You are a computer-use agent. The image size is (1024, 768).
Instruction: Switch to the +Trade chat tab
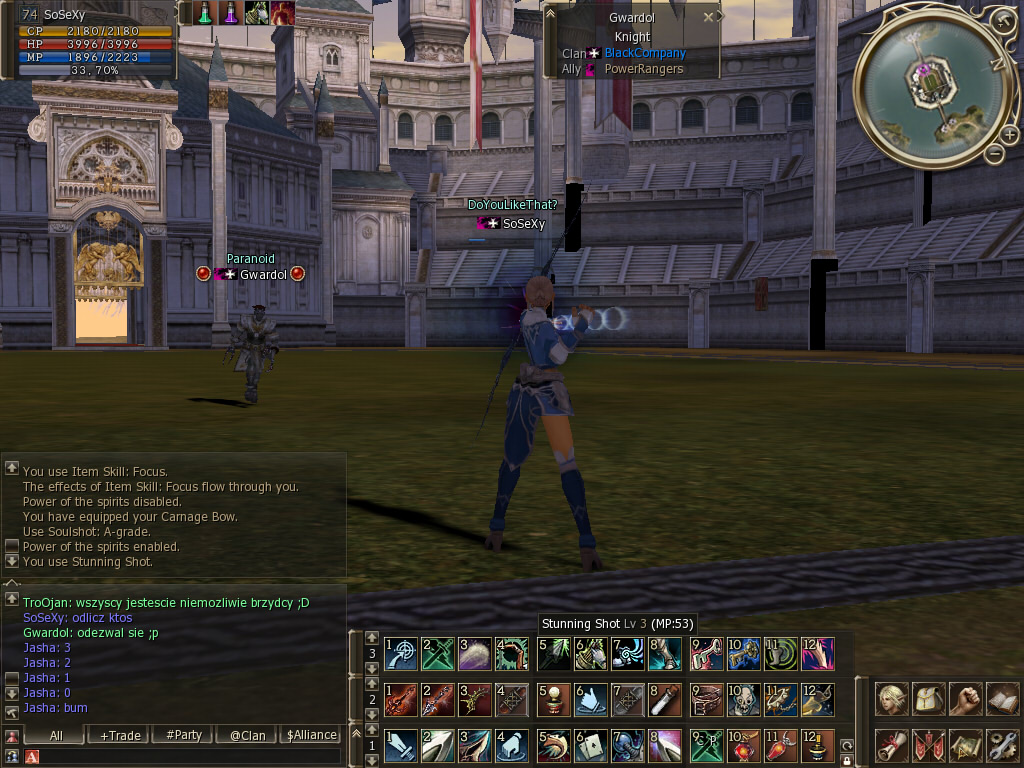pyautogui.click(x=120, y=735)
